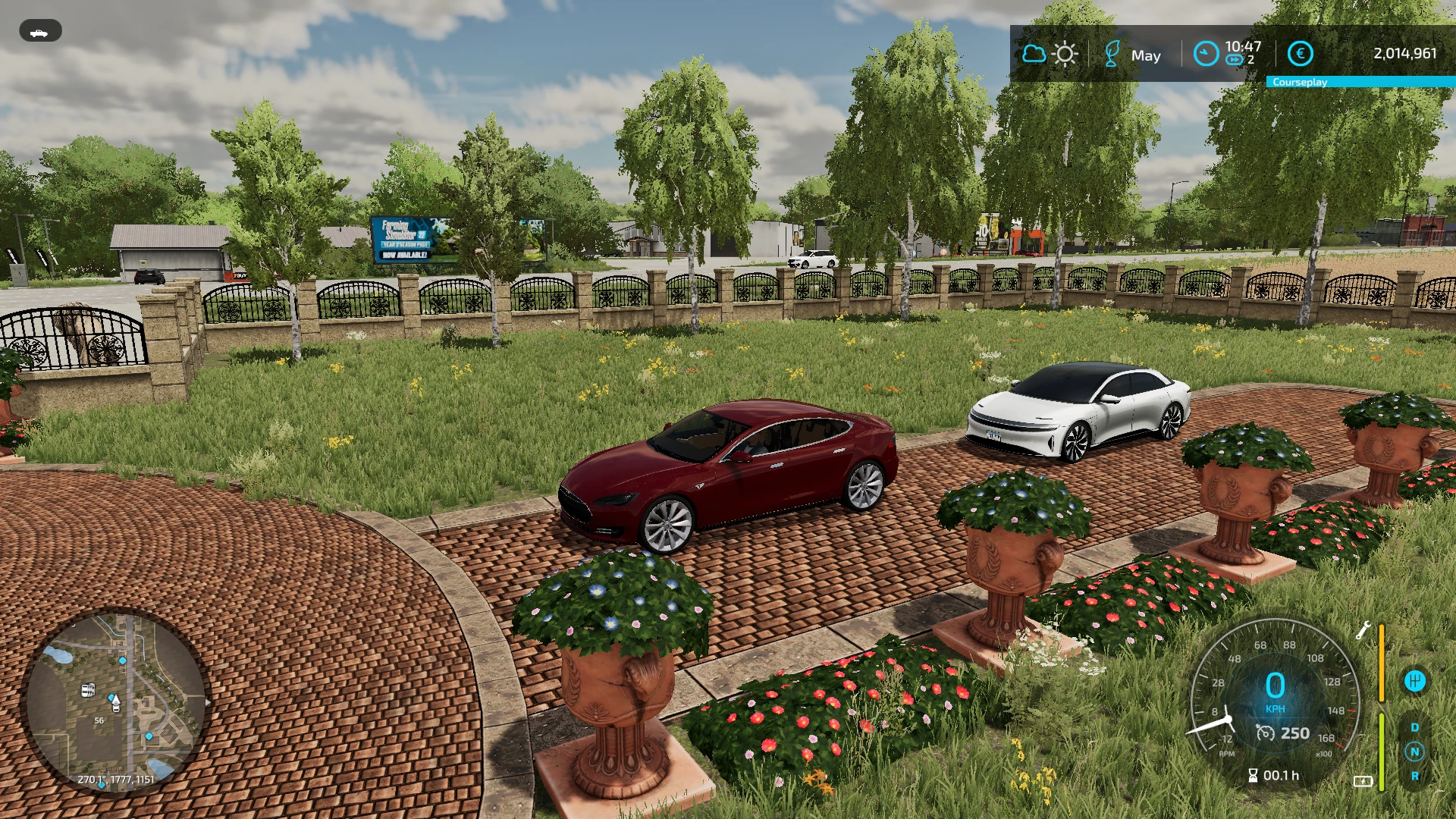Click the battery charge icon
The image size is (1456, 819).
click(x=1363, y=781)
